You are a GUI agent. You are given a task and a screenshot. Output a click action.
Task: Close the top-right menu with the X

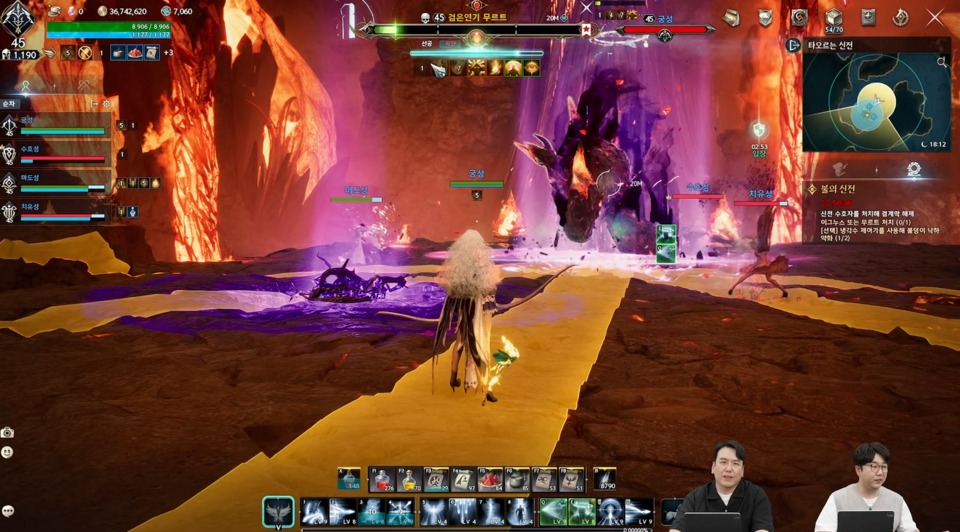[x=935, y=17]
